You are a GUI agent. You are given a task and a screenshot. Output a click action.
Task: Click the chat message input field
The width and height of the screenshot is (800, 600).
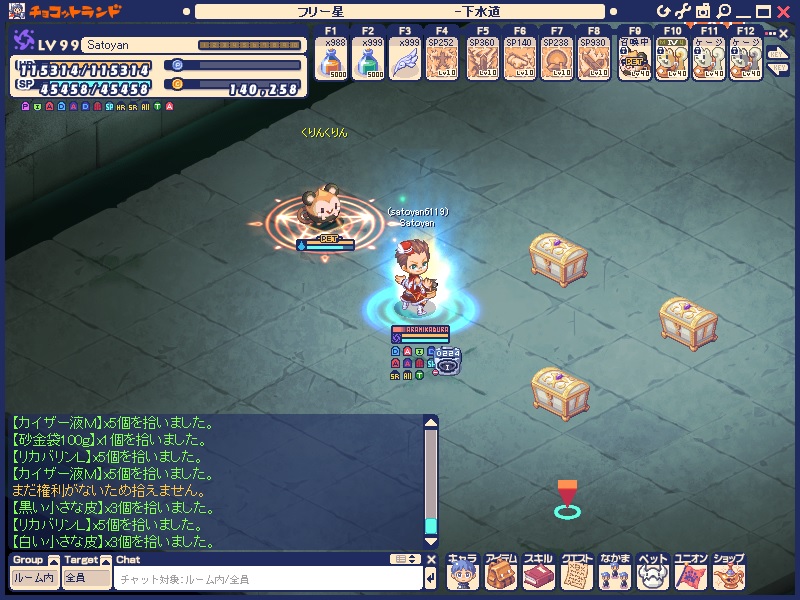(268, 579)
